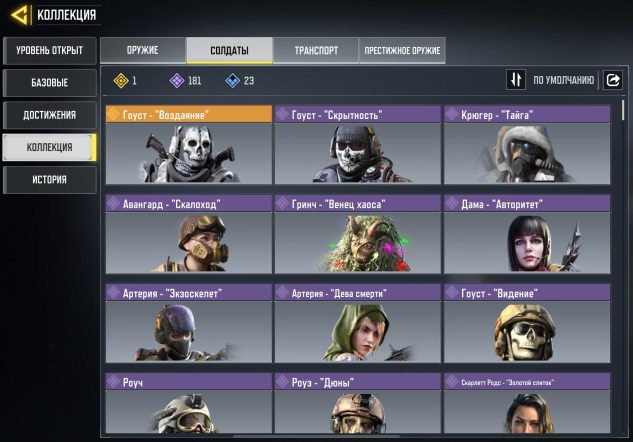Open the По умолчанию sorting dropdown
The height and width of the screenshot is (442, 633).
[564, 80]
